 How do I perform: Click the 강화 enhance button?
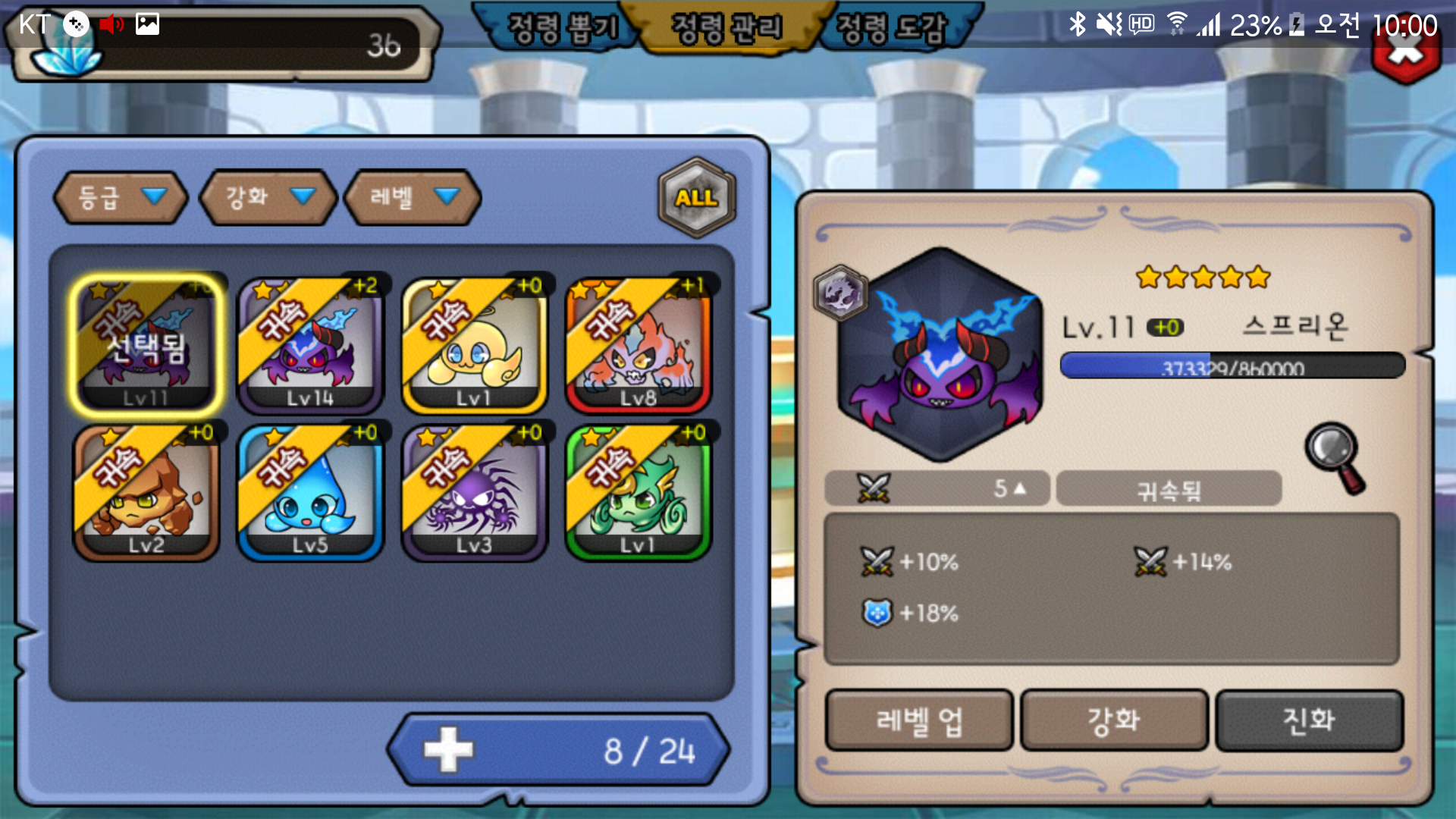click(x=1114, y=720)
